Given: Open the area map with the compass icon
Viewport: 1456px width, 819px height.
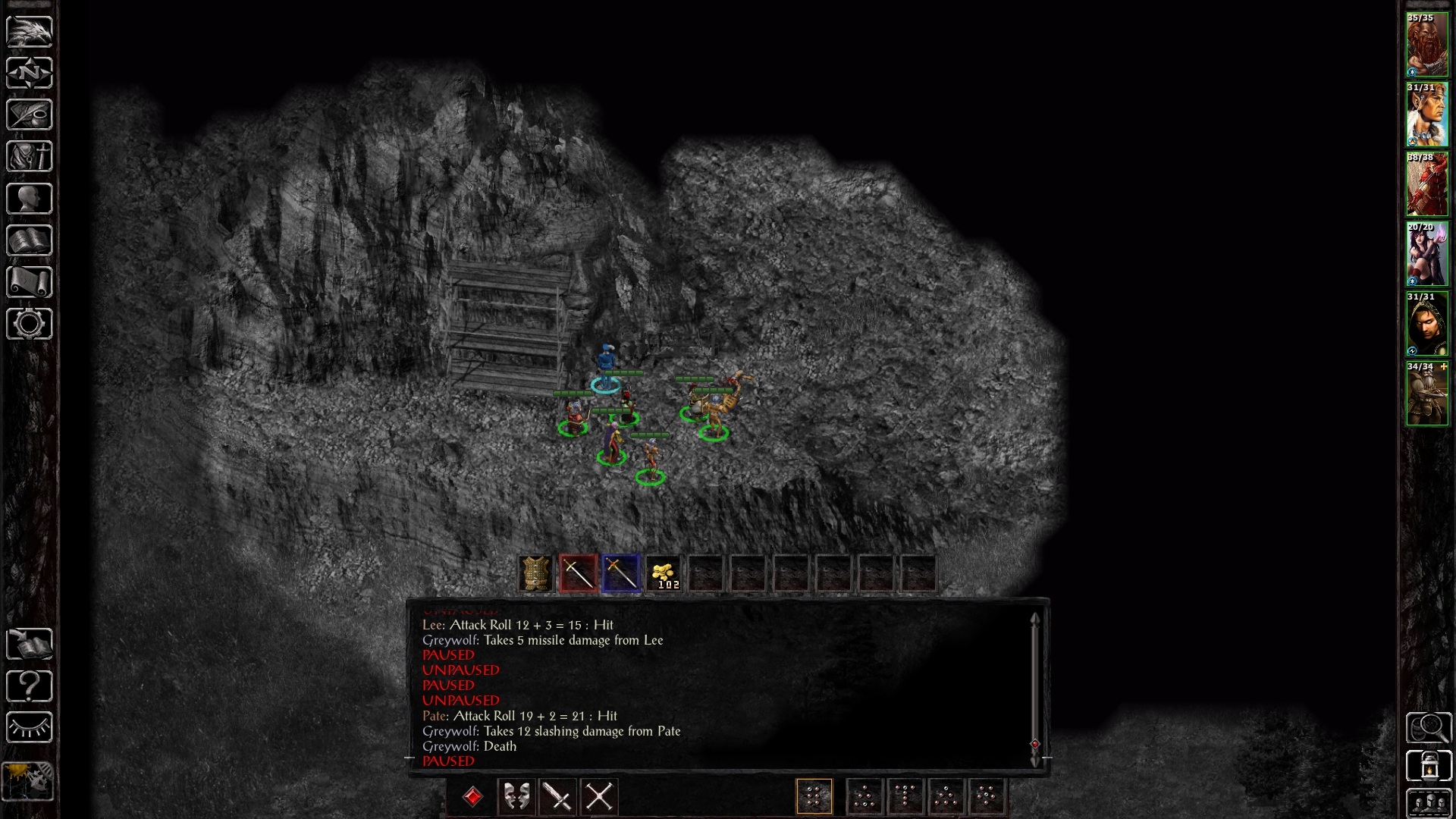Looking at the screenshot, I should click(30, 73).
